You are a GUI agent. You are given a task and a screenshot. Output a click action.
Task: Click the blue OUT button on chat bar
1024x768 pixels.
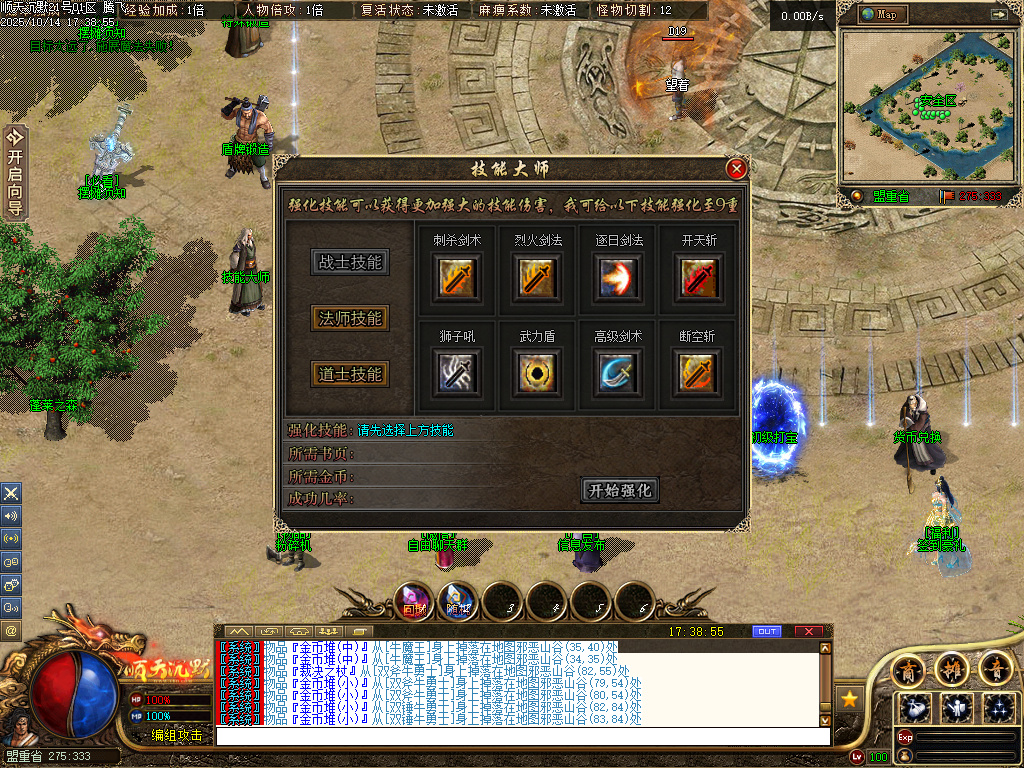(x=767, y=631)
